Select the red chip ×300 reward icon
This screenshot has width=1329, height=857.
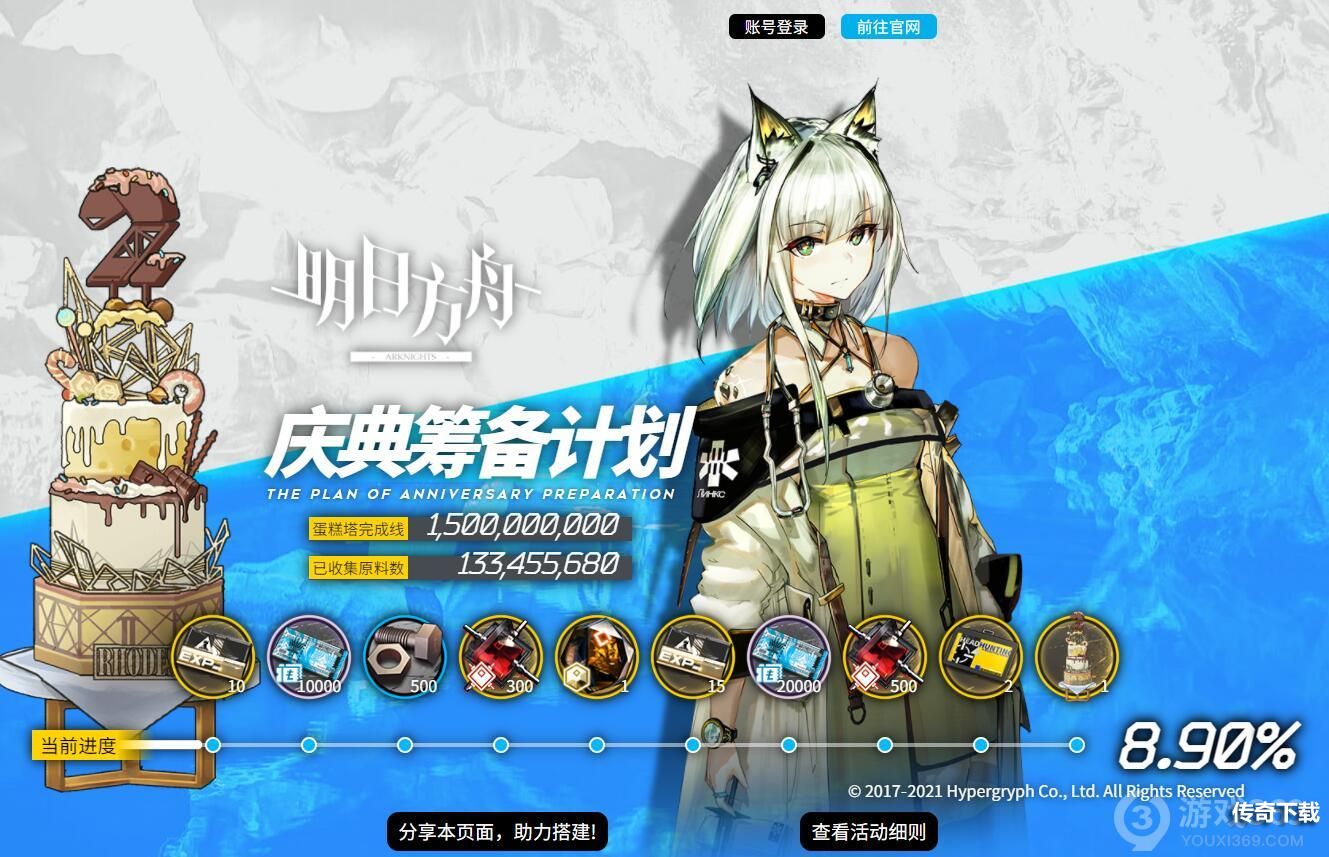[499, 655]
